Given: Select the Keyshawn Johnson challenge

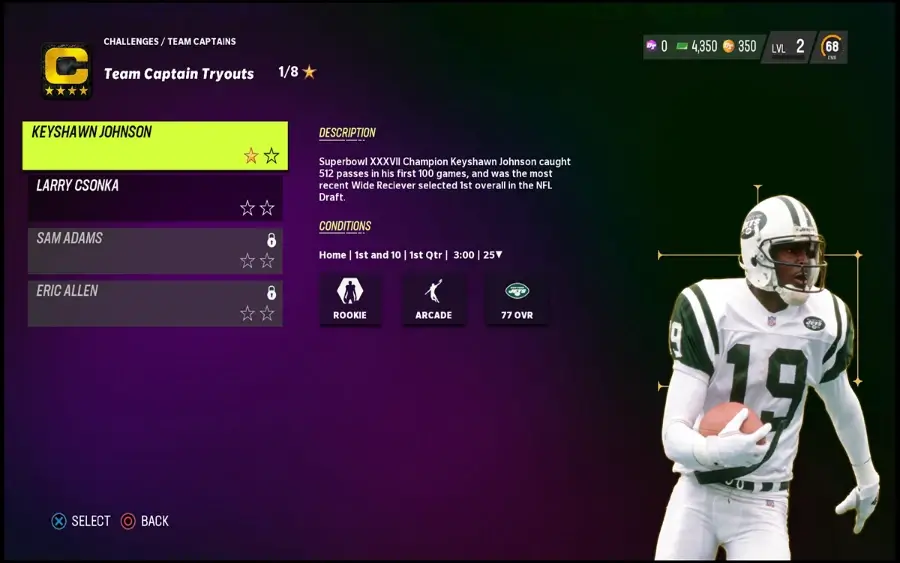Looking at the screenshot, I should click(x=155, y=145).
